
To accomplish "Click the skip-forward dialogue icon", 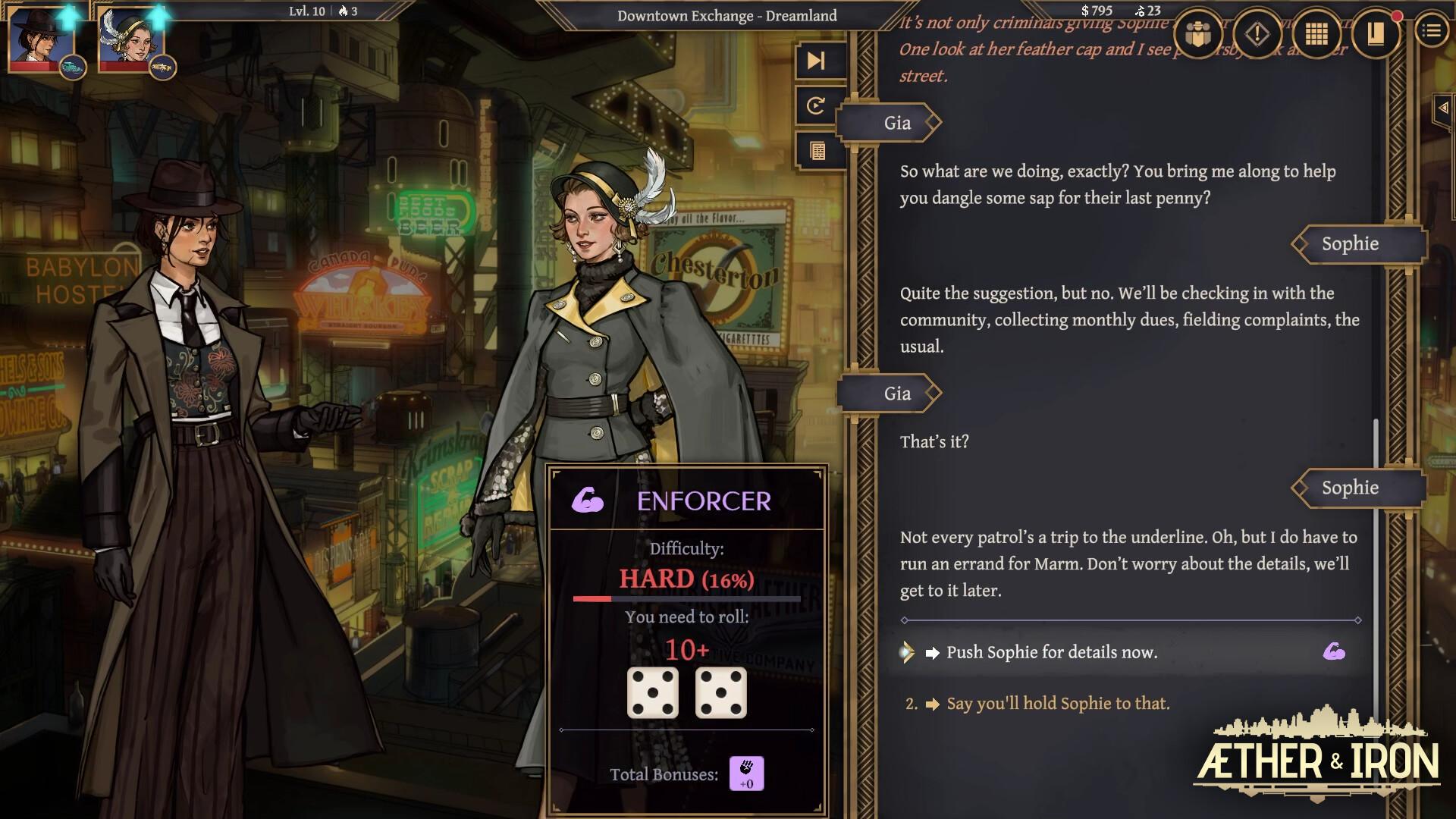I will click(817, 62).
